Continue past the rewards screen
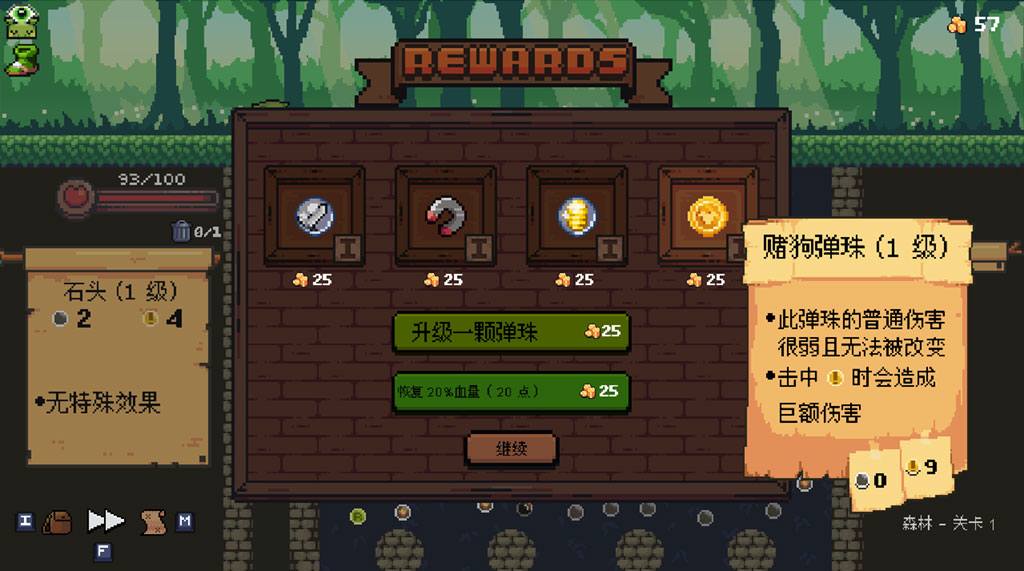1024x571 pixels. 511,449
